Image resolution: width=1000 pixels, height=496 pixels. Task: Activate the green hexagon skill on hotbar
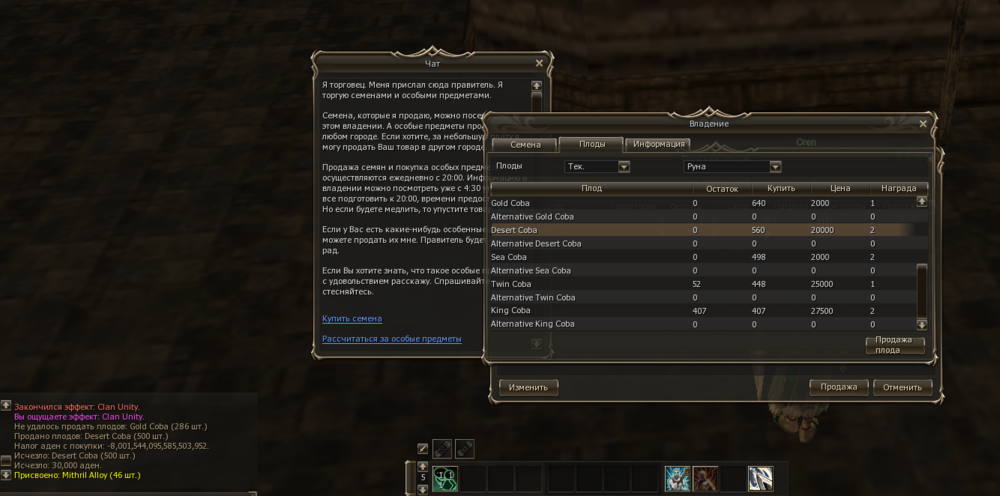tap(445, 479)
